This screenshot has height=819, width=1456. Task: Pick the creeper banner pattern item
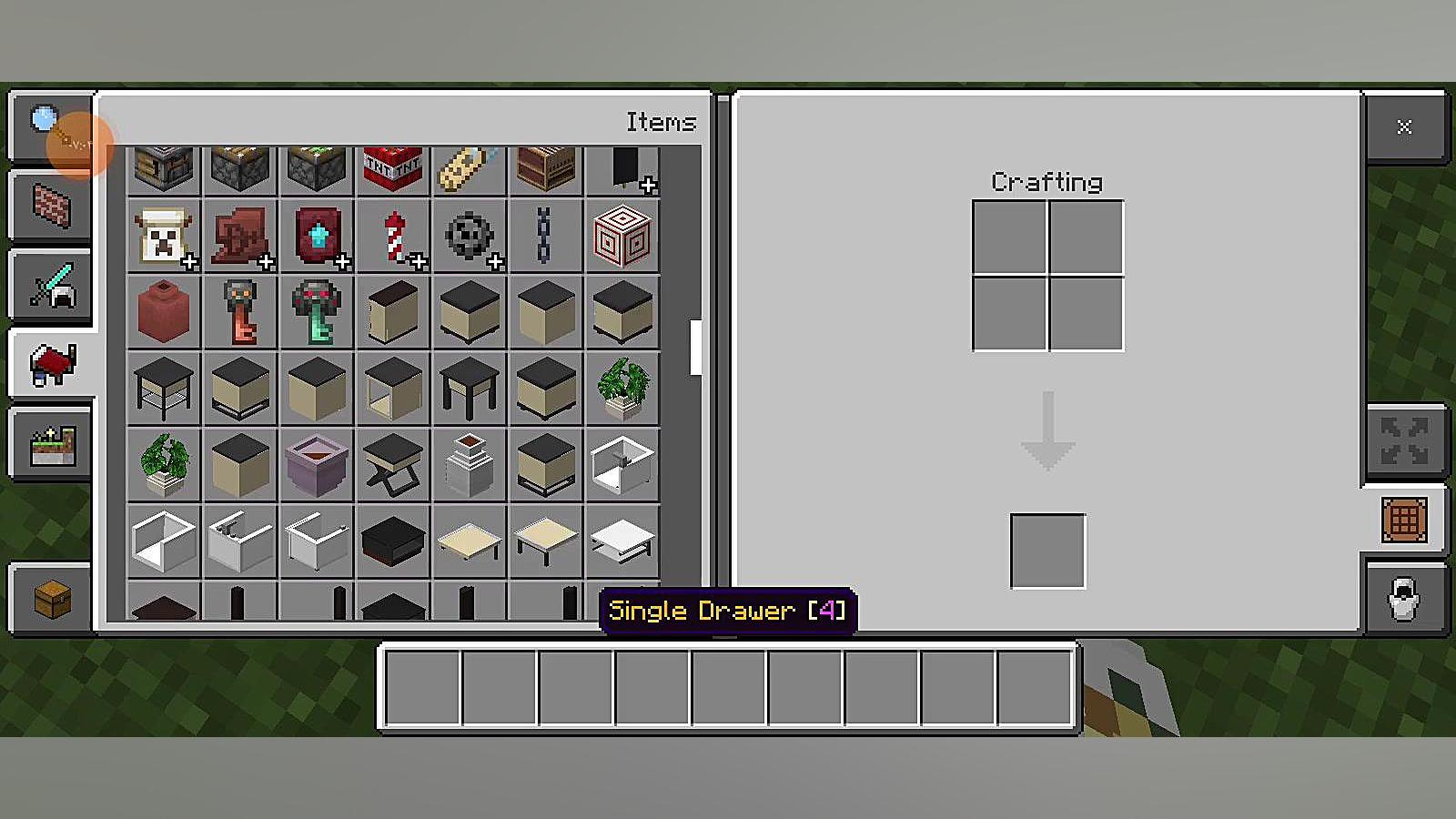[x=163, y=236]
